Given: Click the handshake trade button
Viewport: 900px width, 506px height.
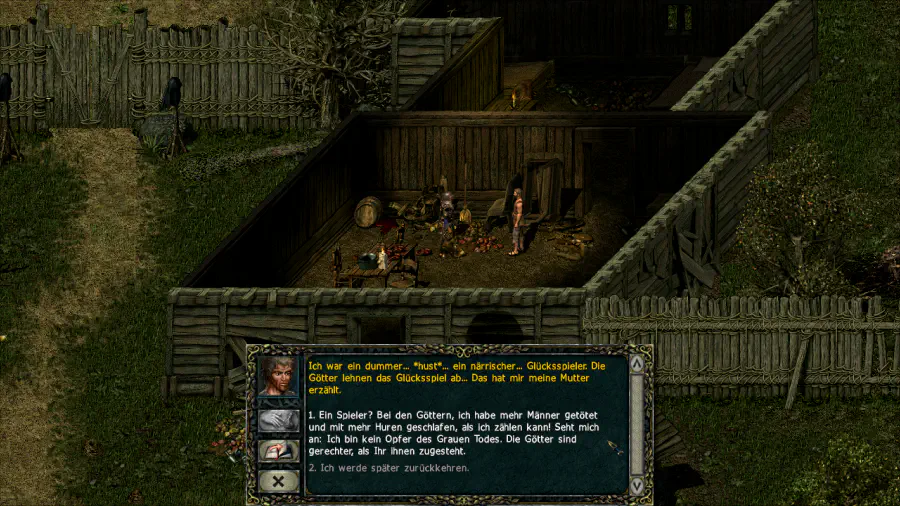Looking at the screenshot, I should 278,420.
